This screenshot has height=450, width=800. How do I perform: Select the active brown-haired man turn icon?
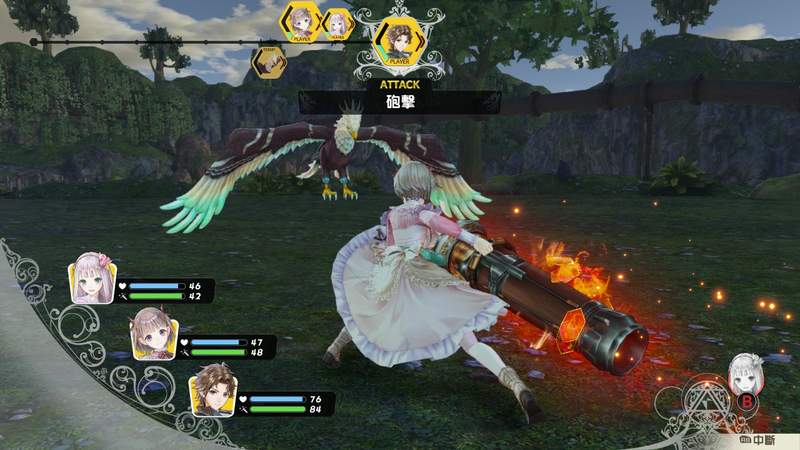(x=400, y=42)
